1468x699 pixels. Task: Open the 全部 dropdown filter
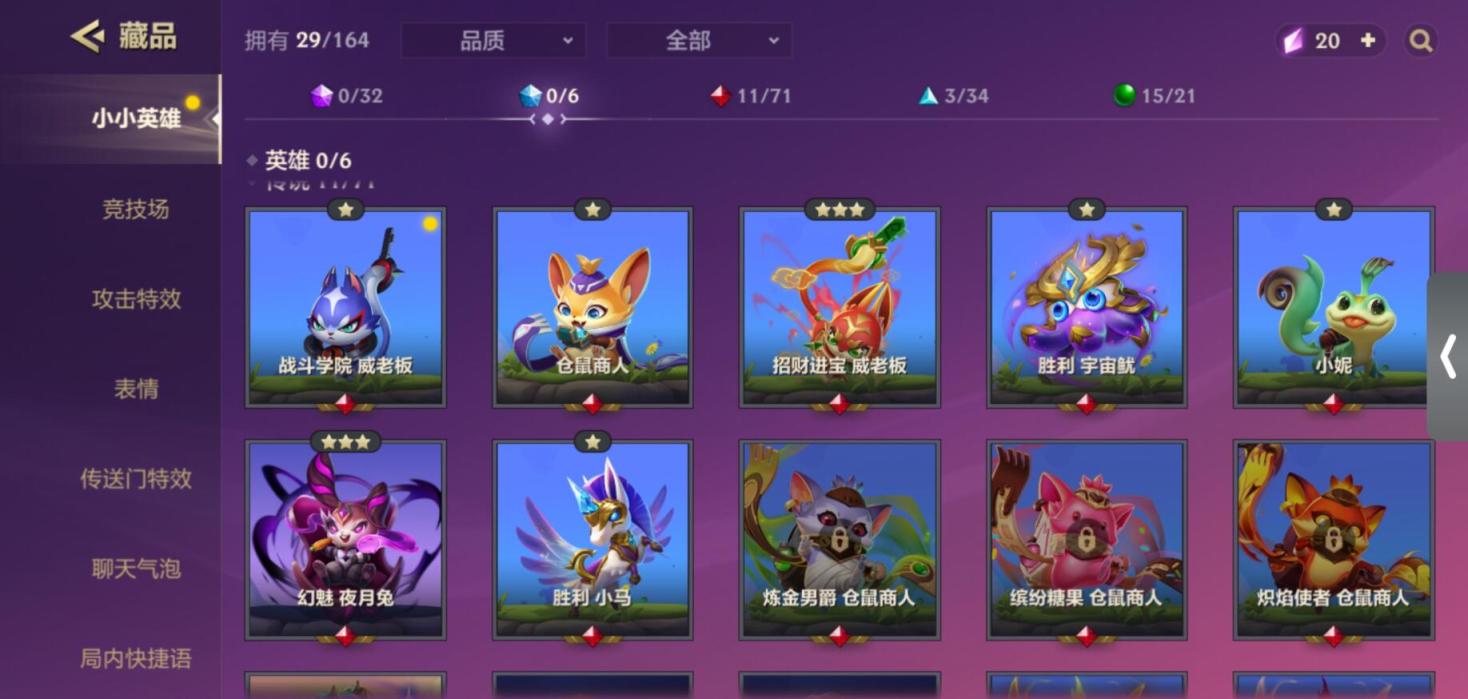[x=698, y=41]
